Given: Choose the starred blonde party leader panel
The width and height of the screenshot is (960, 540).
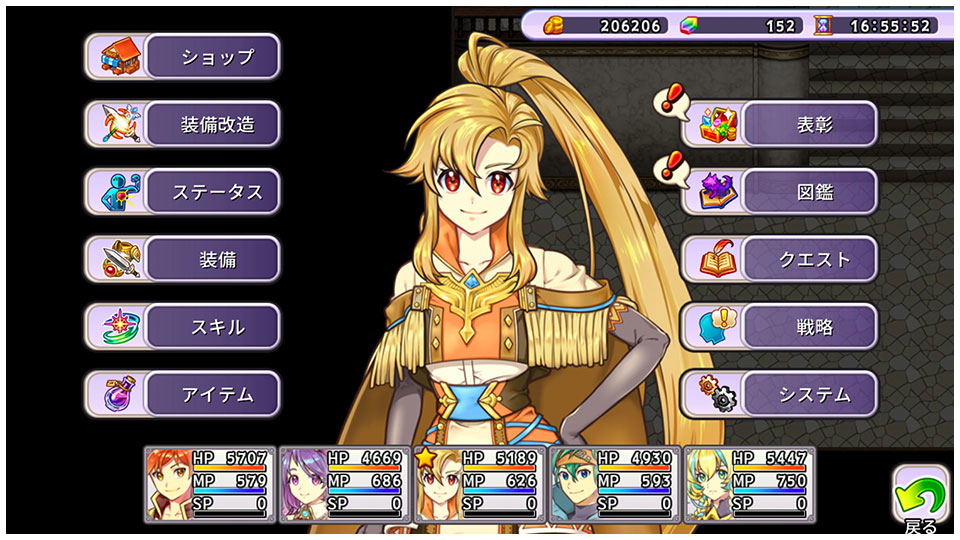Looking at the screenshot, I should (x=479, y=484).
